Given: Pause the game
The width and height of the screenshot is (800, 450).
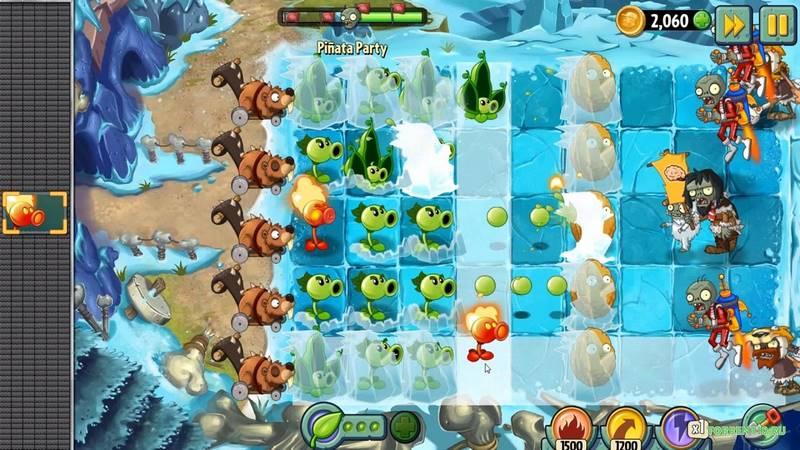Looking at the screenshot, I should [775, 24].
